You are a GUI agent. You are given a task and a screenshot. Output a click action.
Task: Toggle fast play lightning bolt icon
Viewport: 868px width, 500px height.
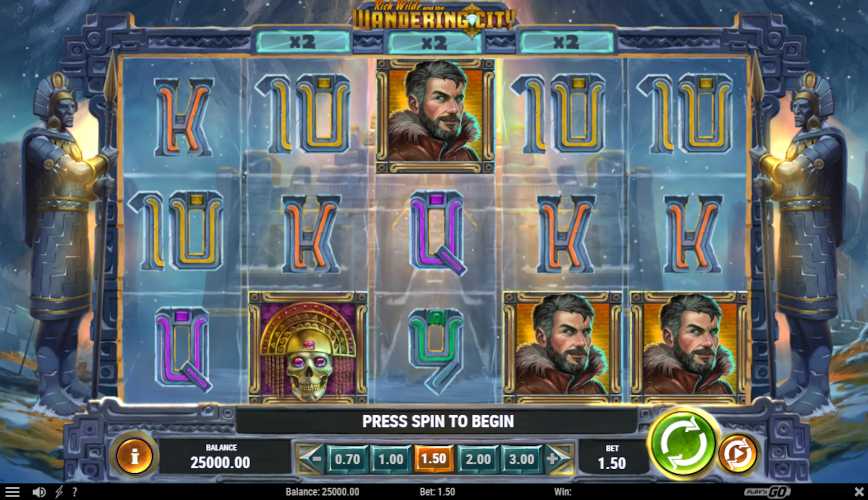tap(59, 492)
